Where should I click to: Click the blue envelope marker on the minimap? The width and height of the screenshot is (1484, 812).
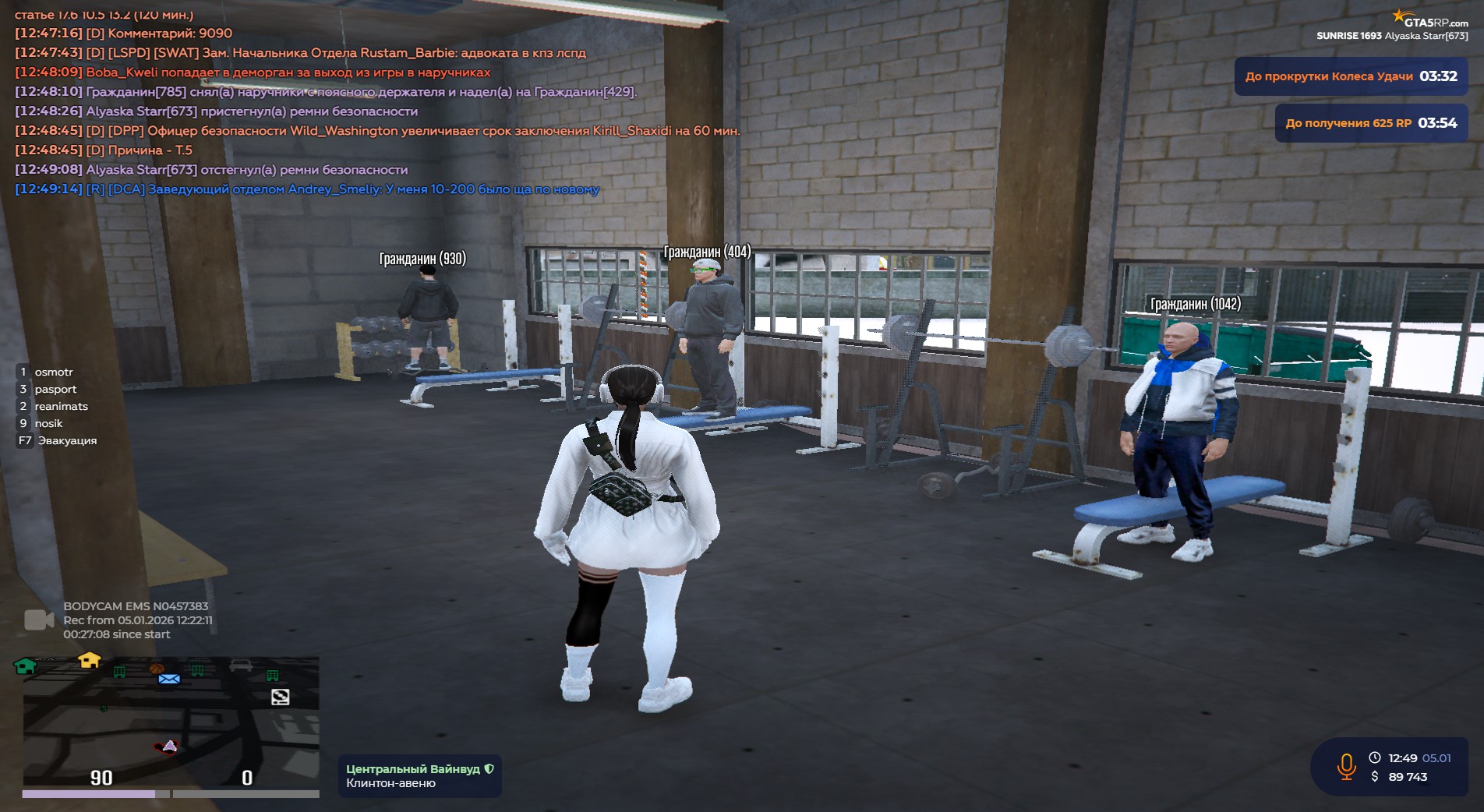169,679
